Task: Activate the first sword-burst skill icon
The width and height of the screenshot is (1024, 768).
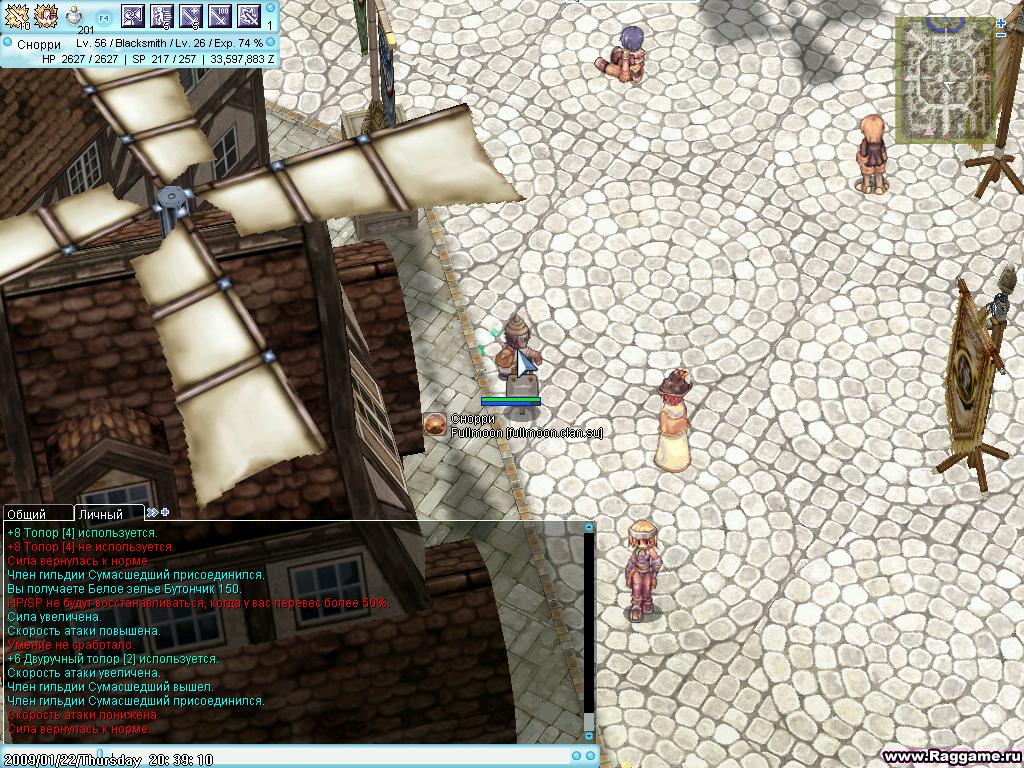Action: [x=17, y=15]
